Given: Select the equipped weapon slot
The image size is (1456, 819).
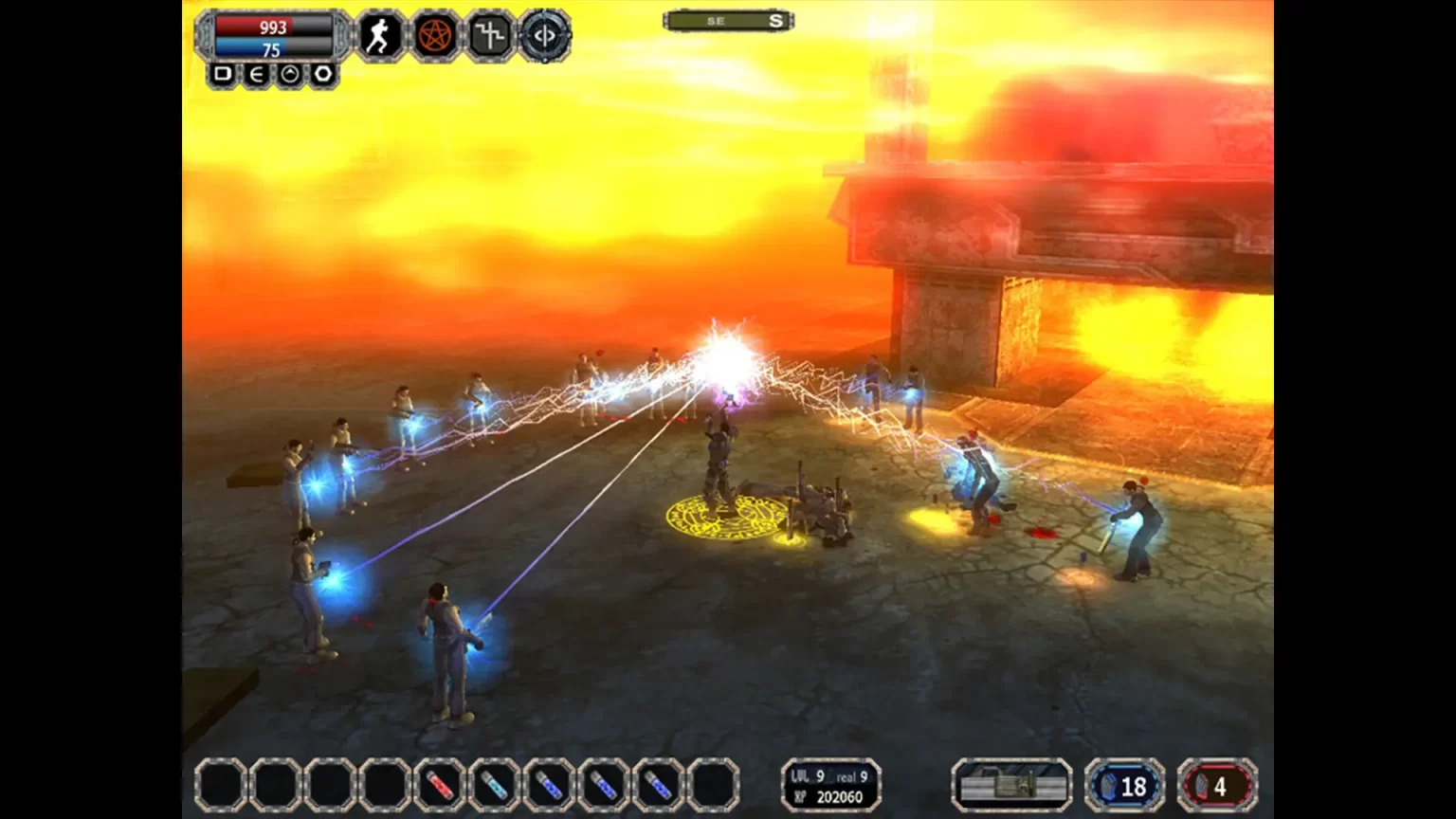Looking at the screenshot, I should tap(1011, 786).
